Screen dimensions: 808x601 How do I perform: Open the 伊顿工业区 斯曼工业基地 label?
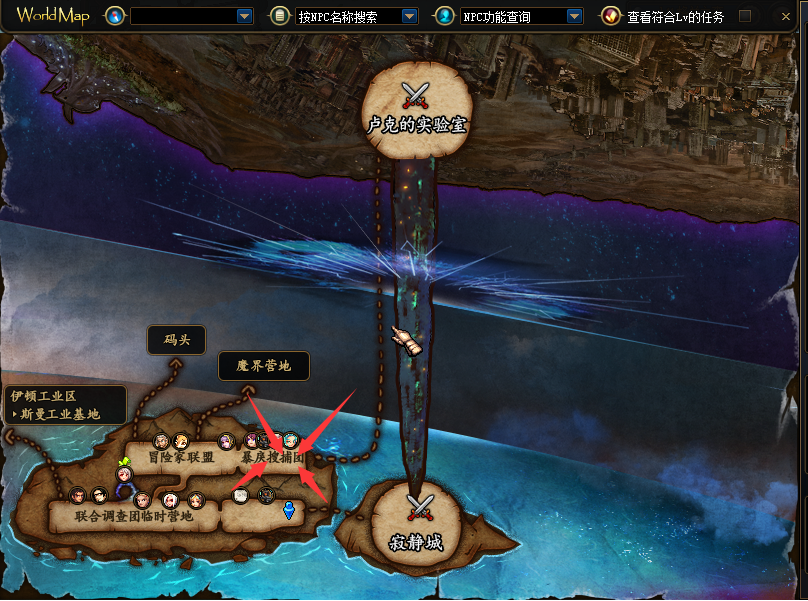64,405
